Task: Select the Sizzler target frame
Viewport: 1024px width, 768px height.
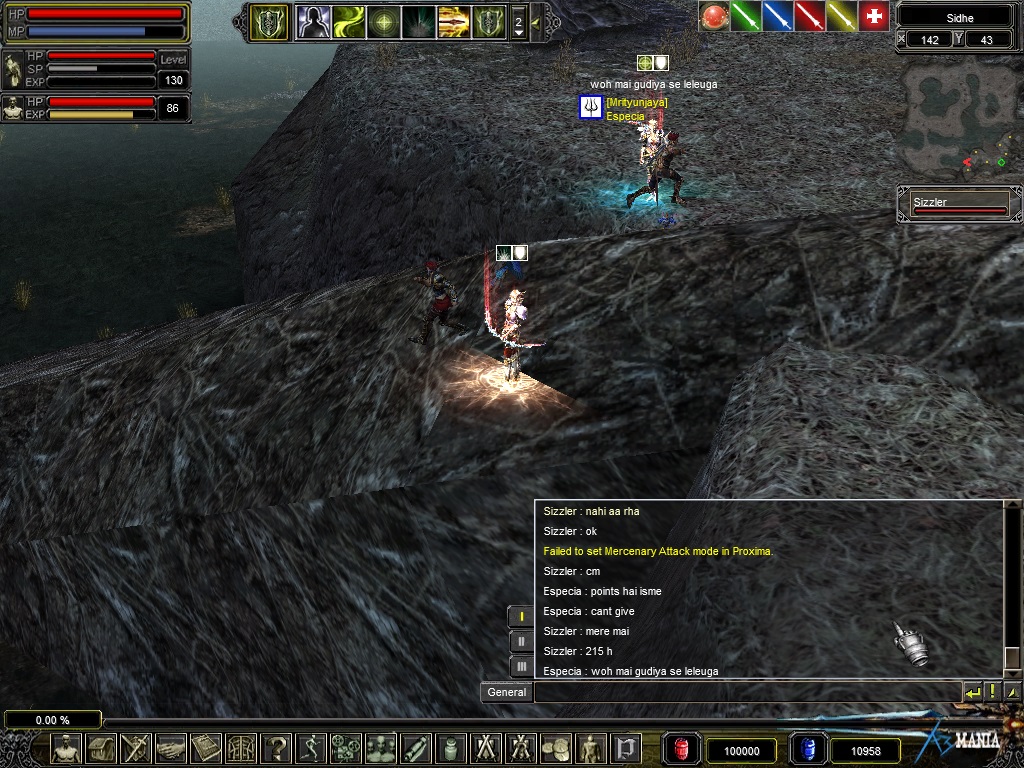Action: coord(959,205)
